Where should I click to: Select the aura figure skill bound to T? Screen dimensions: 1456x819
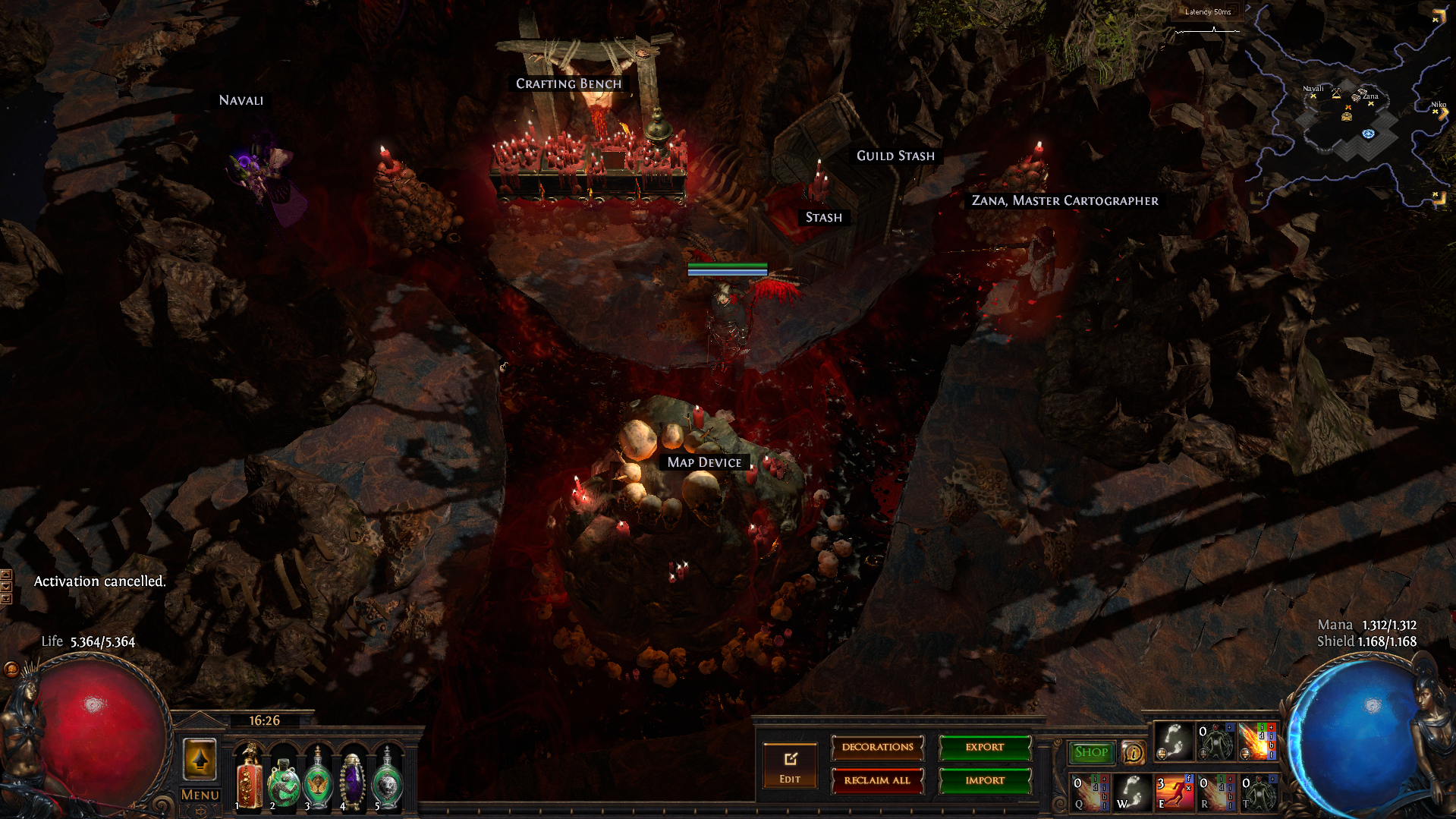click(1257, 792)
